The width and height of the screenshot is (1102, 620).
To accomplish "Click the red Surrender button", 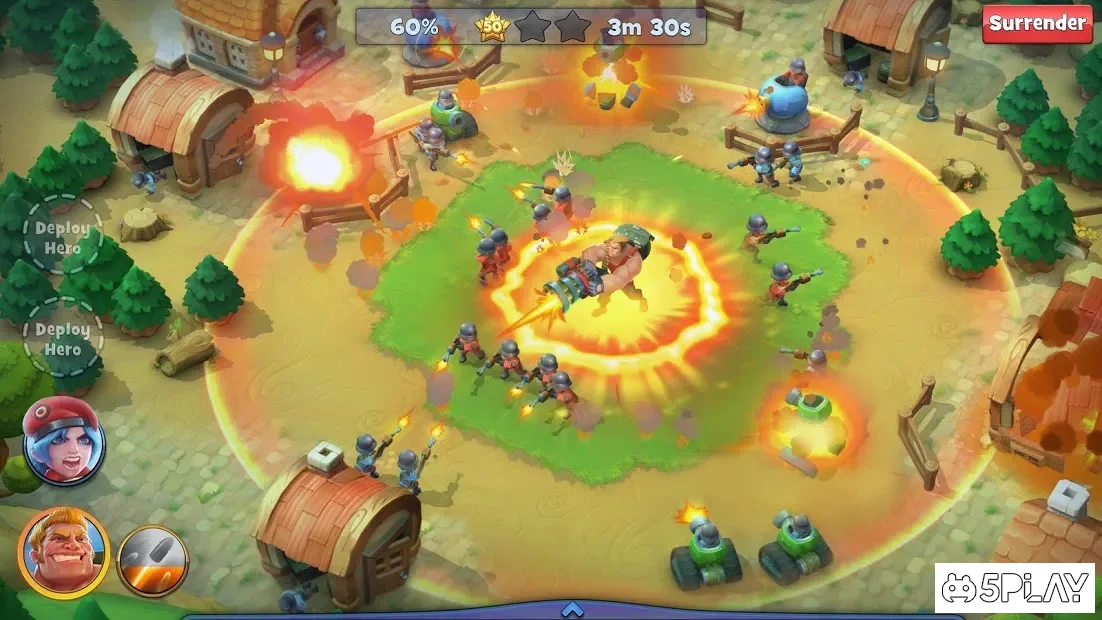I will [x=1037, y=24].
